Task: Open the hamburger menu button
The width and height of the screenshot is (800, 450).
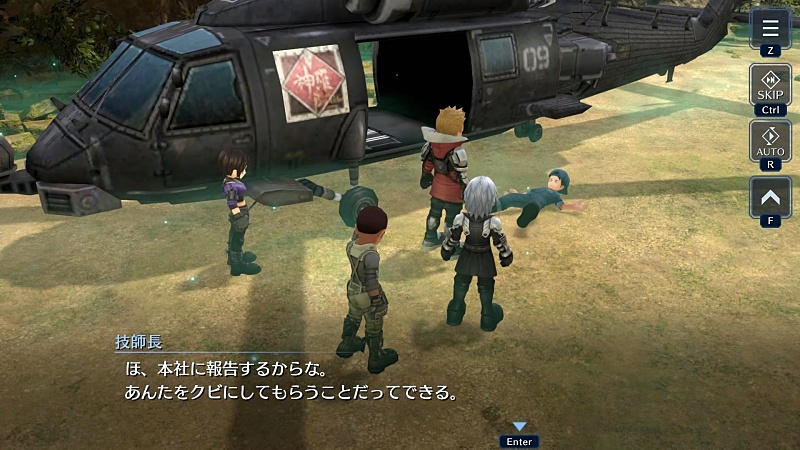Action: click(770, 27)
